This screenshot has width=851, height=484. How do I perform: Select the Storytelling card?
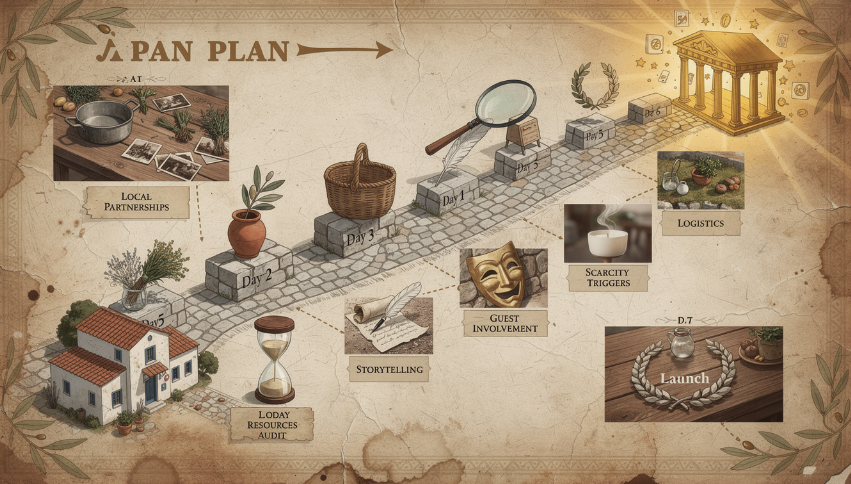(x=388, y=369)
